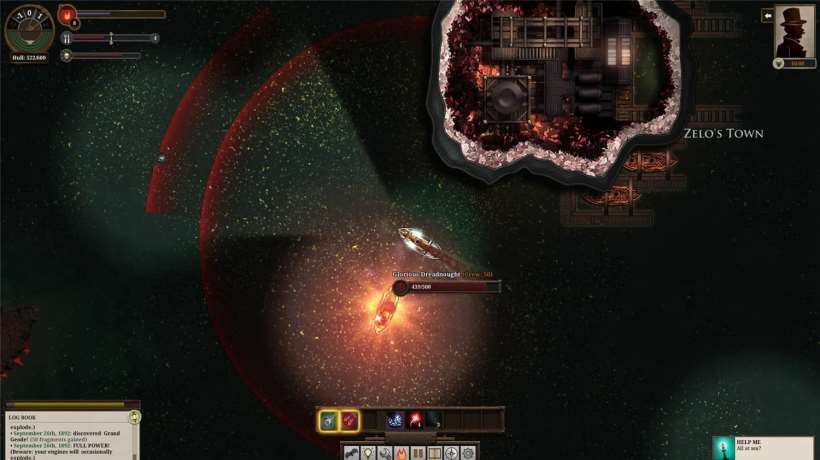Click the arrow button beside the portrait
820x460 pixels.
click(x=767, y=15)
